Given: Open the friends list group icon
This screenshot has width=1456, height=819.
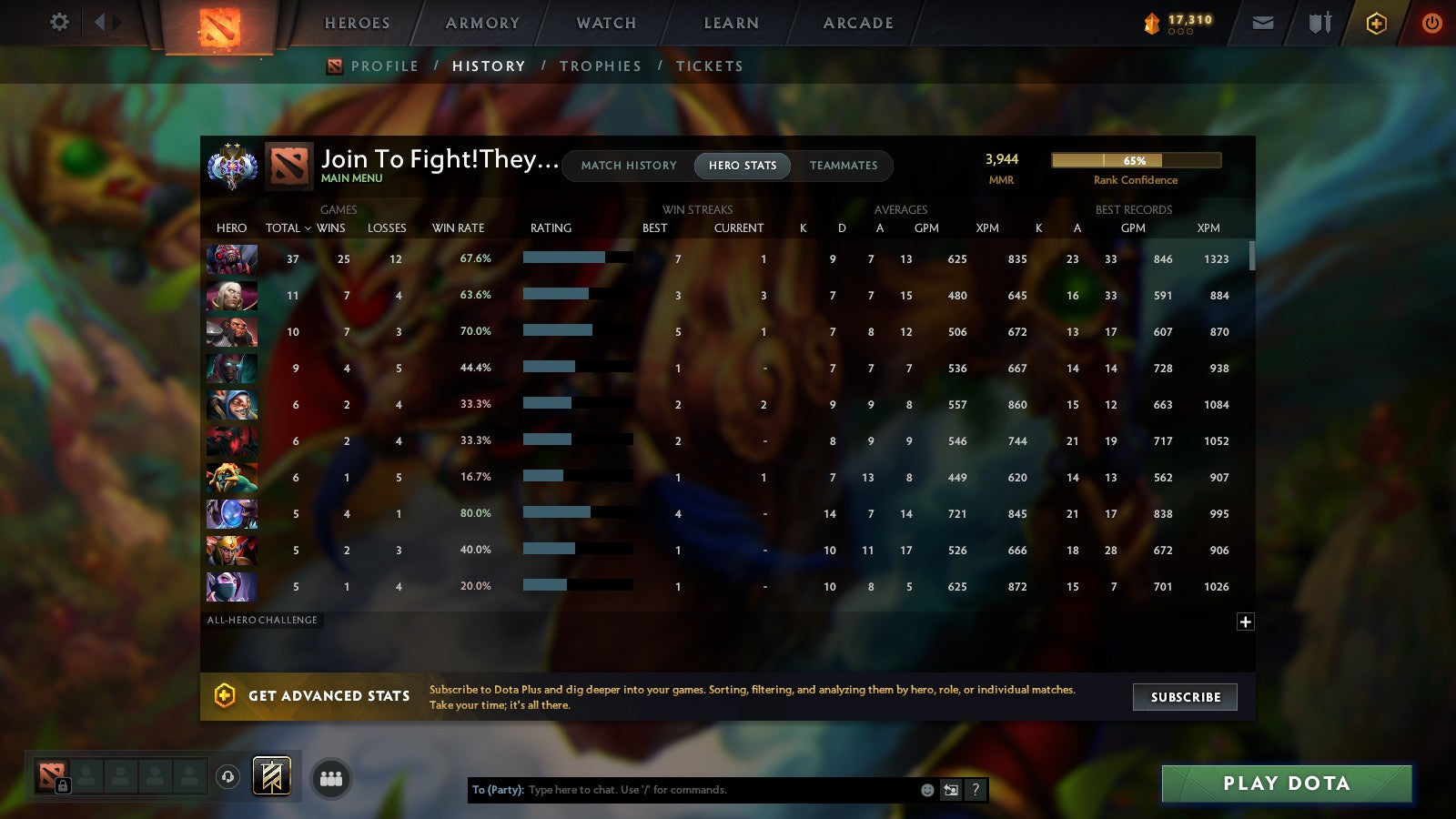Looking at the screenshot, I should [332, 777].
